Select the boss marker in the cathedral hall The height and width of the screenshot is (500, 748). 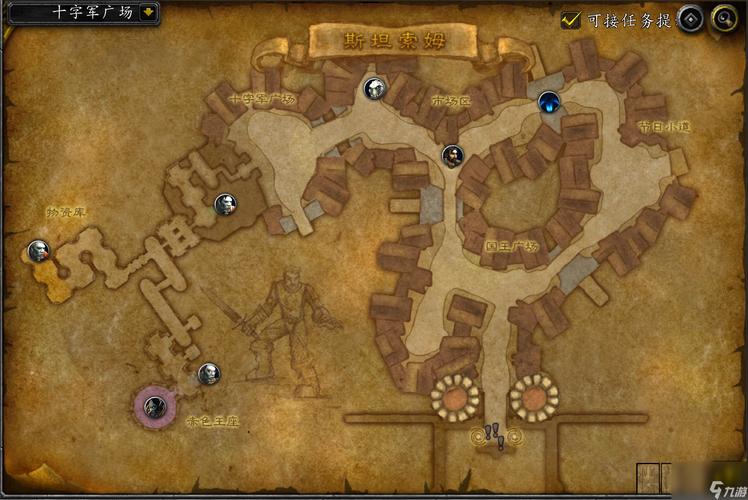pyautogui.click(x=226, y=205)
